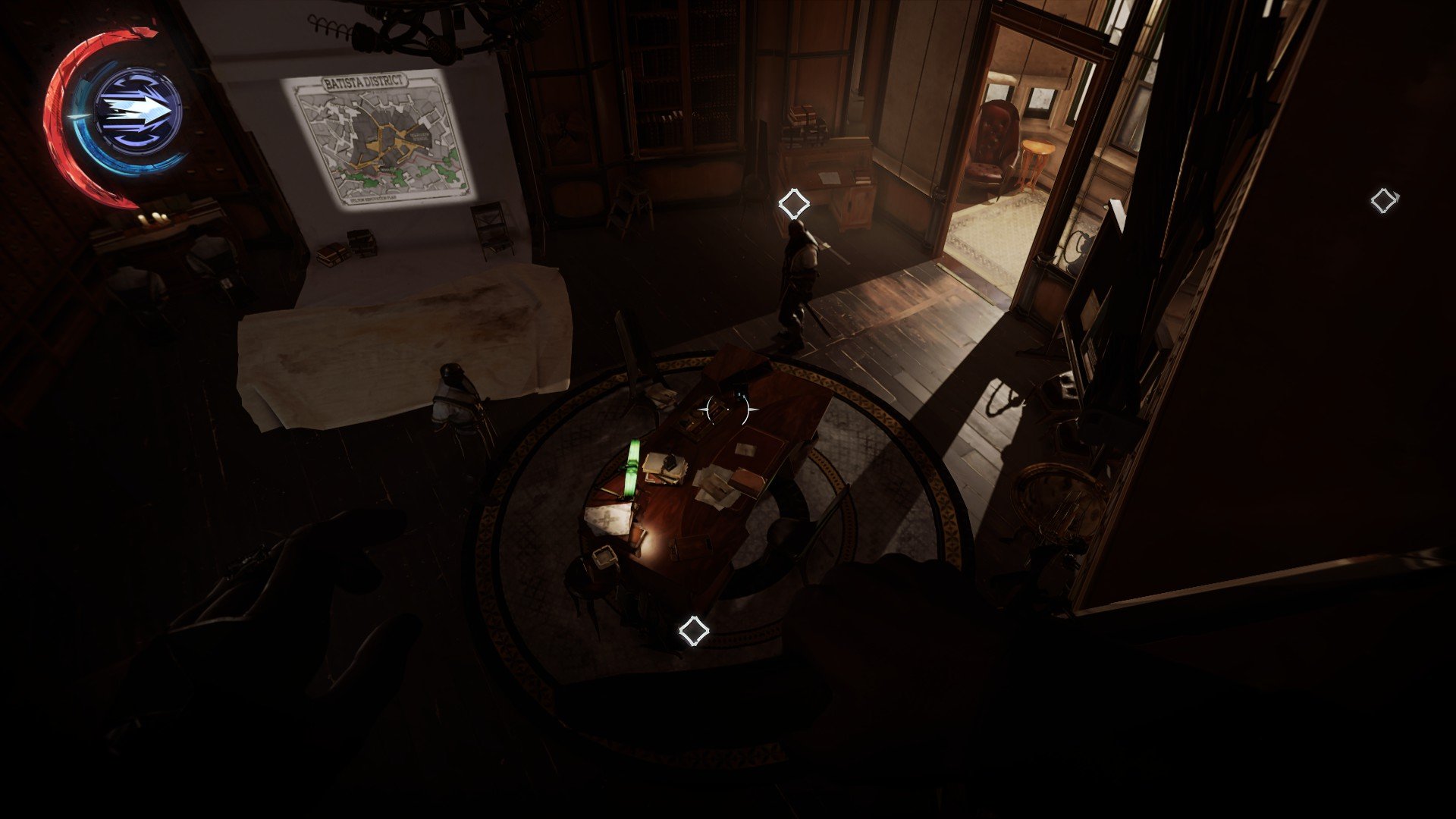Click the diamond marker on the right wall
1456x819 pixels.
(1384, 201)
